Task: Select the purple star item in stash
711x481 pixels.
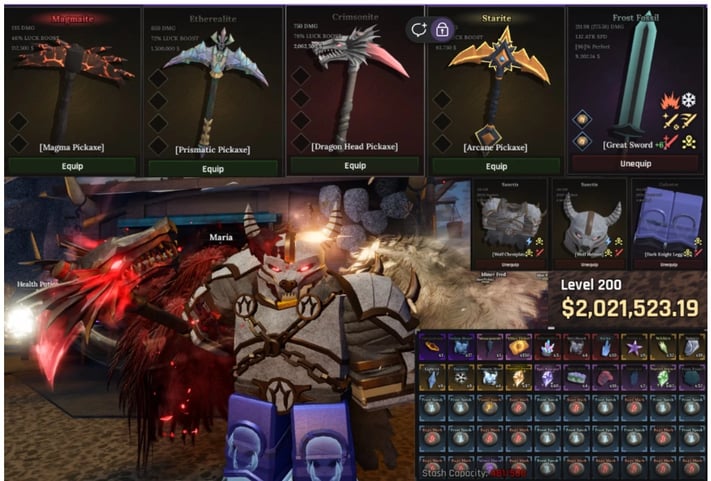Action: coord(632,347)
